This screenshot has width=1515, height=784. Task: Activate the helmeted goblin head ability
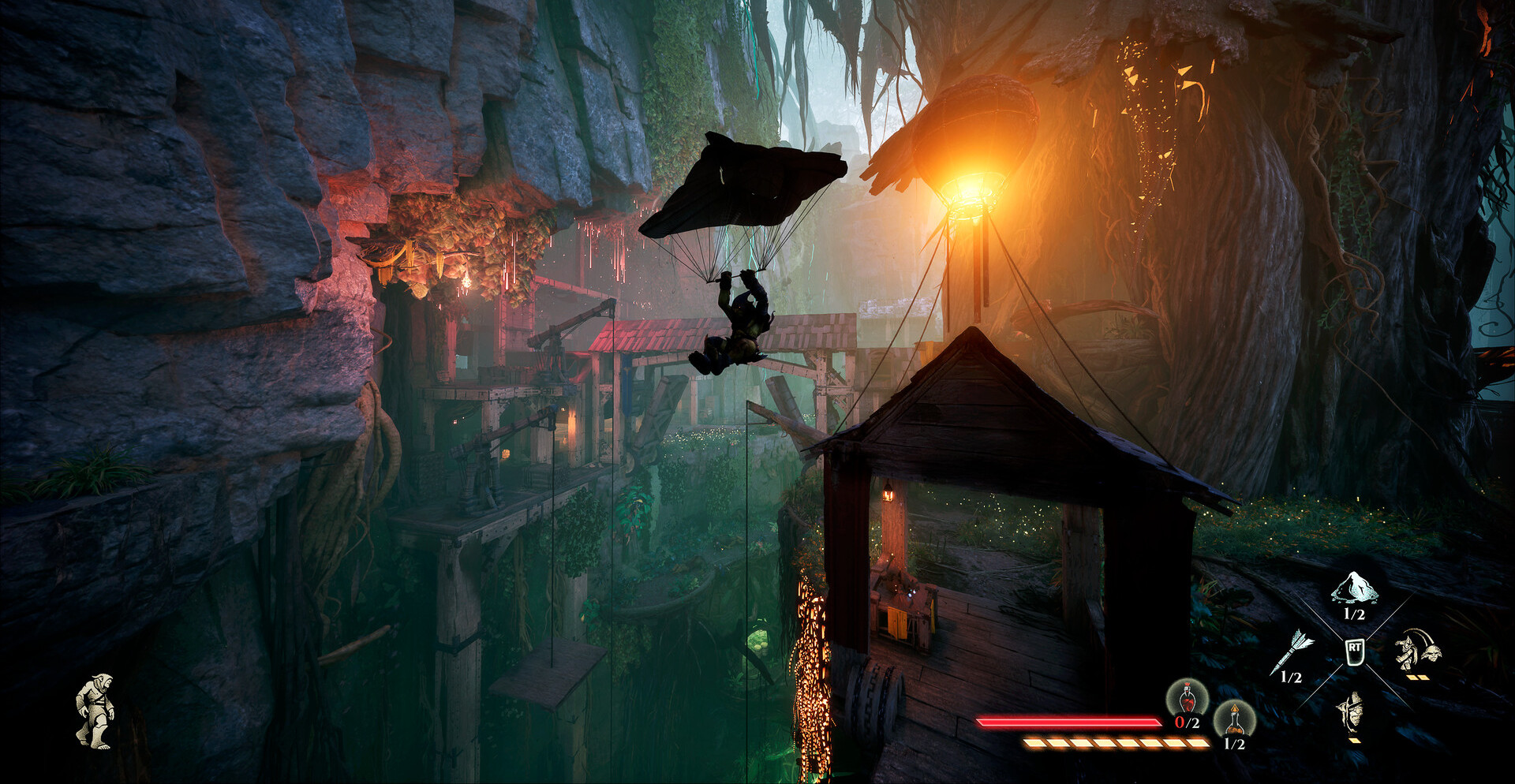1352,711
